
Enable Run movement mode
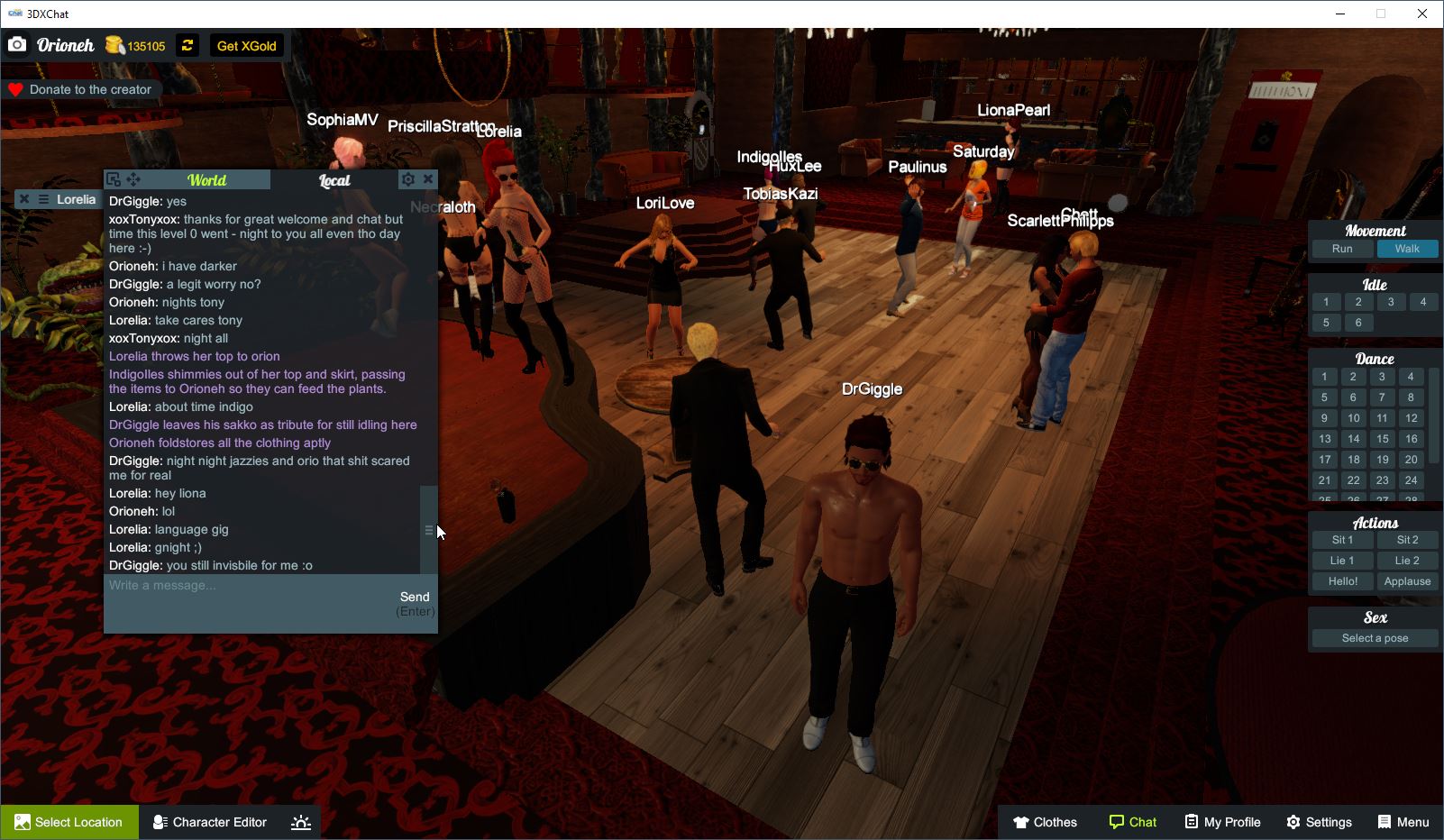click(x=1342, y=249)
